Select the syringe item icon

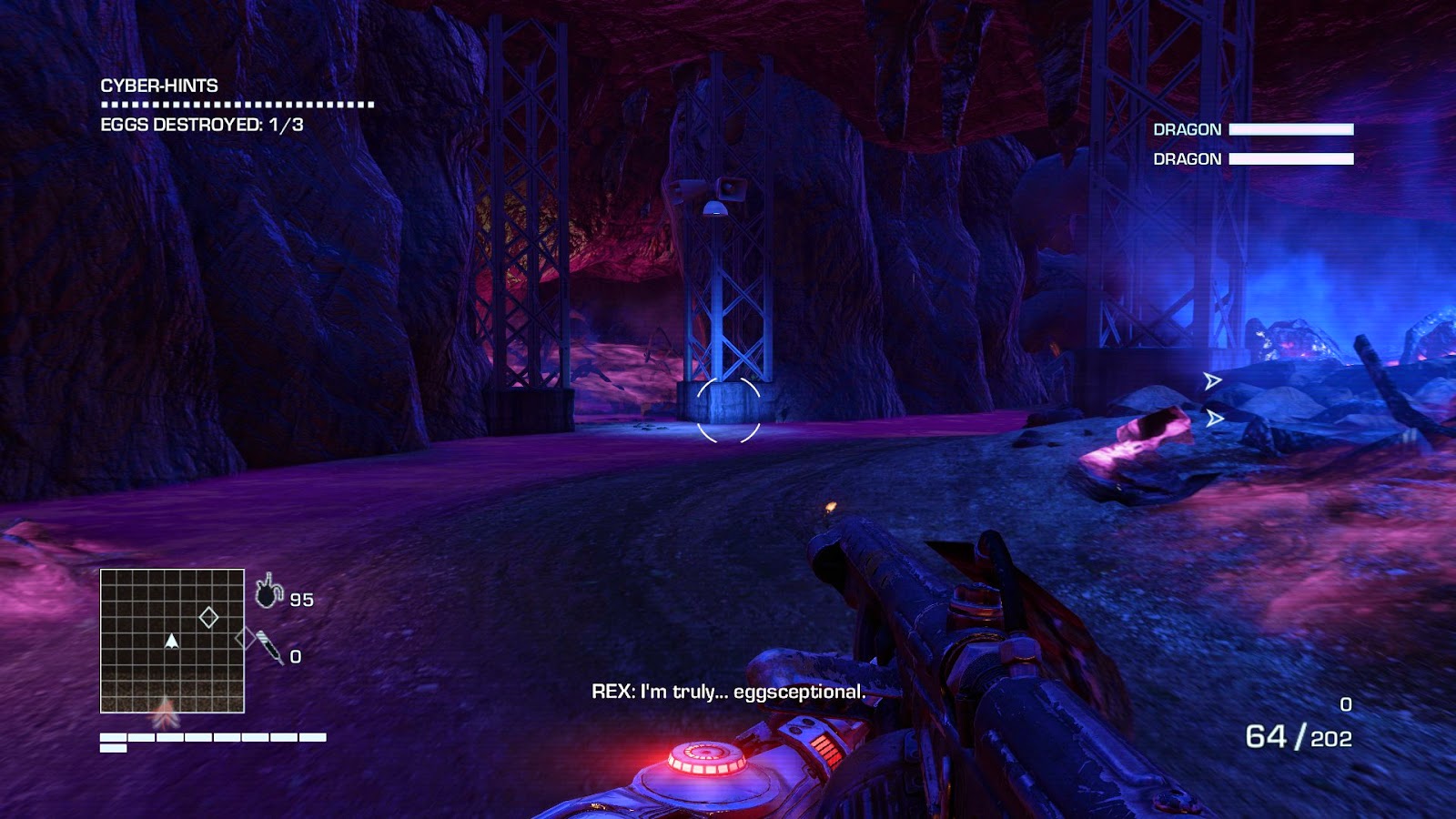pyautogui.click(x=269, y=647)
